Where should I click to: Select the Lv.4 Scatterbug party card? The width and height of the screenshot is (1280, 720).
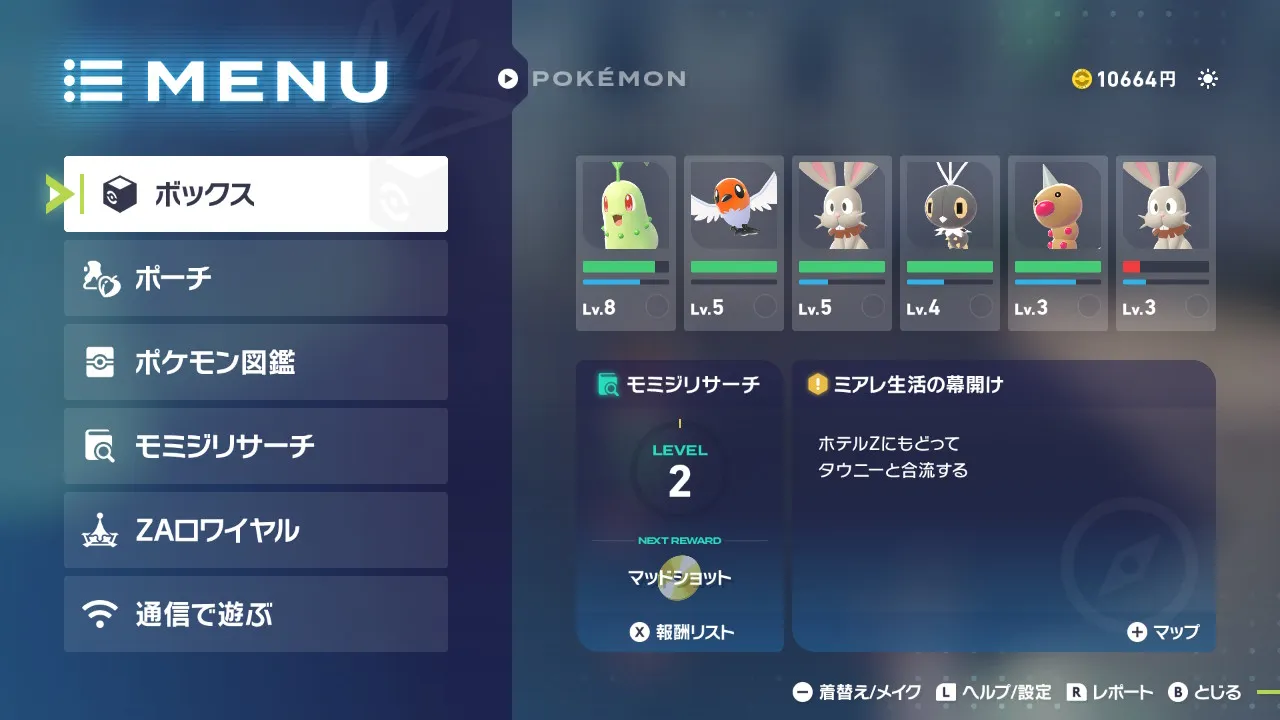pyautogui.click(x=950, y=243)
